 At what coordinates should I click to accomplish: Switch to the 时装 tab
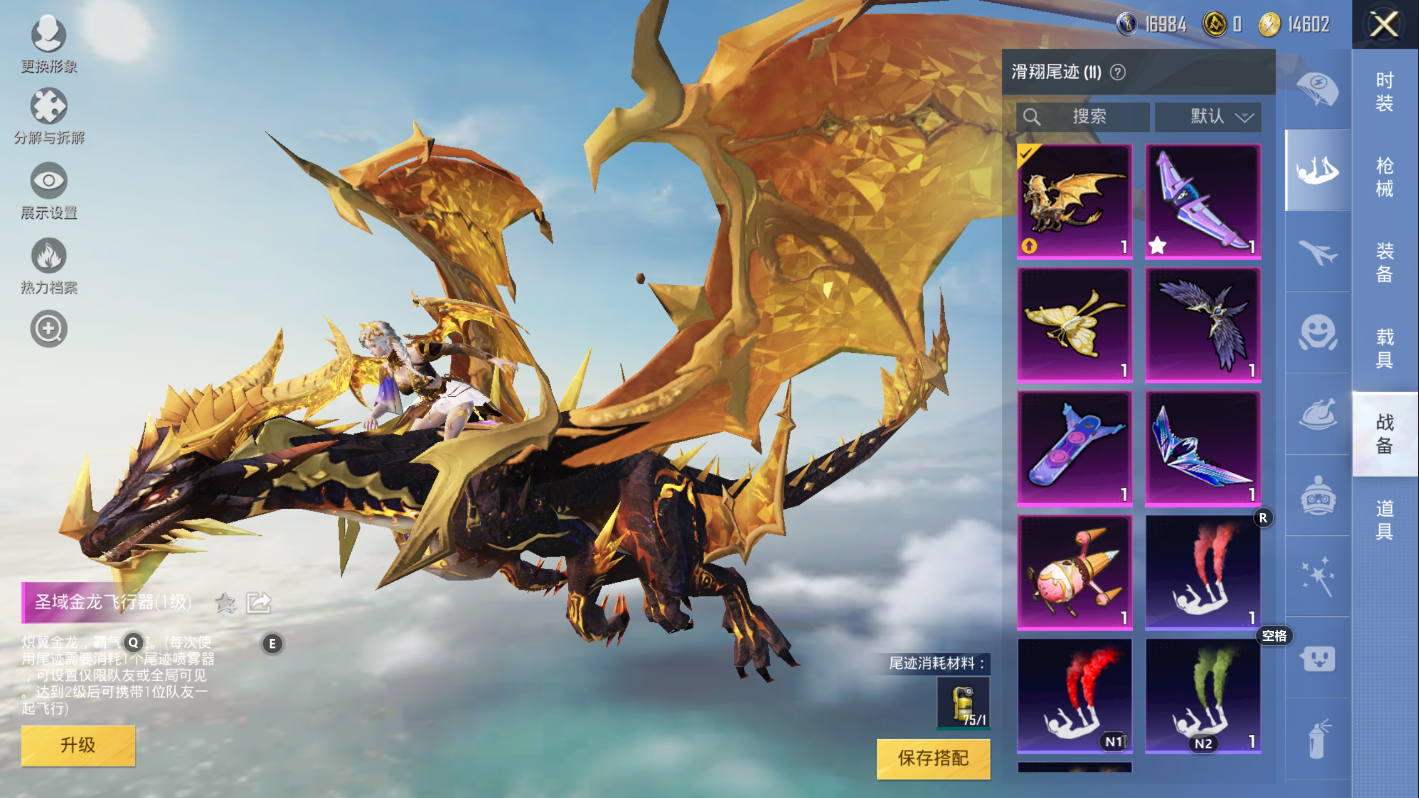click(x=1384, y=92)
